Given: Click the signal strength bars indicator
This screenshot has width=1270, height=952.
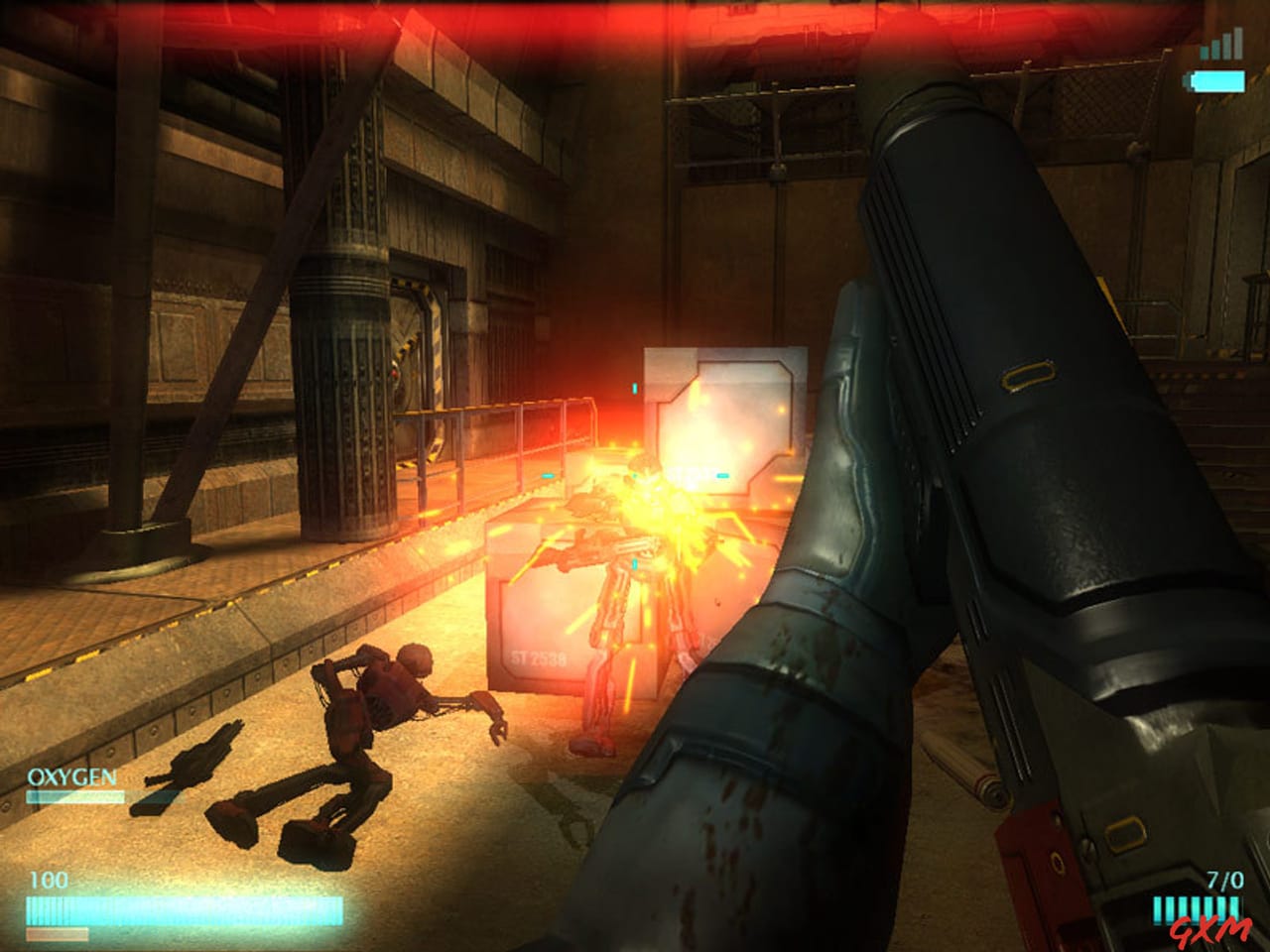Looking at the screenshot, I should 1219,43.
